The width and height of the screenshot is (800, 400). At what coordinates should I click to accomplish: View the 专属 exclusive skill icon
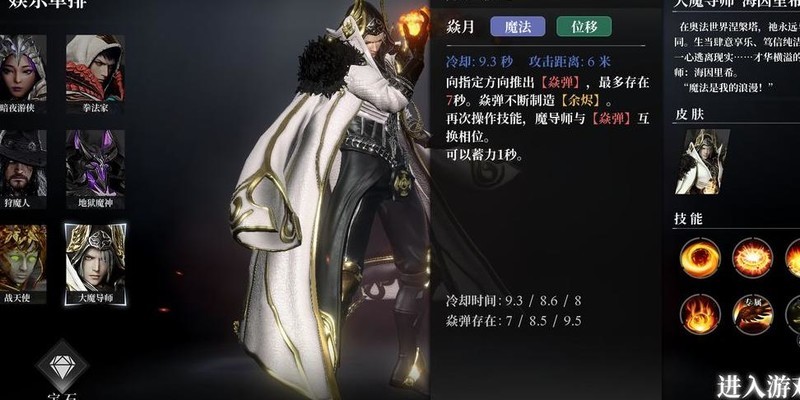click(x=751, y=313)
